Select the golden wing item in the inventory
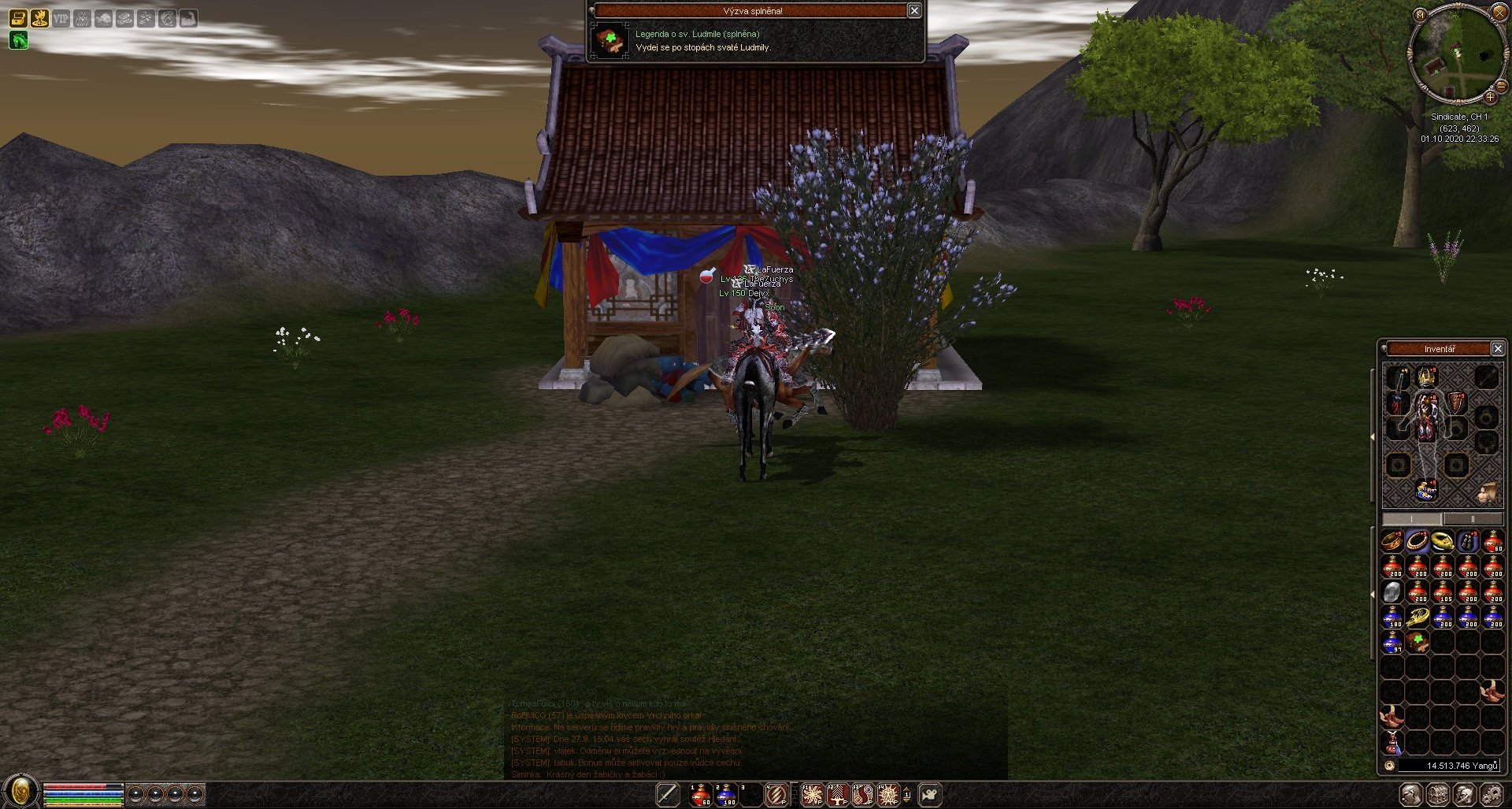1512x809 pixels. point(1417,617)
